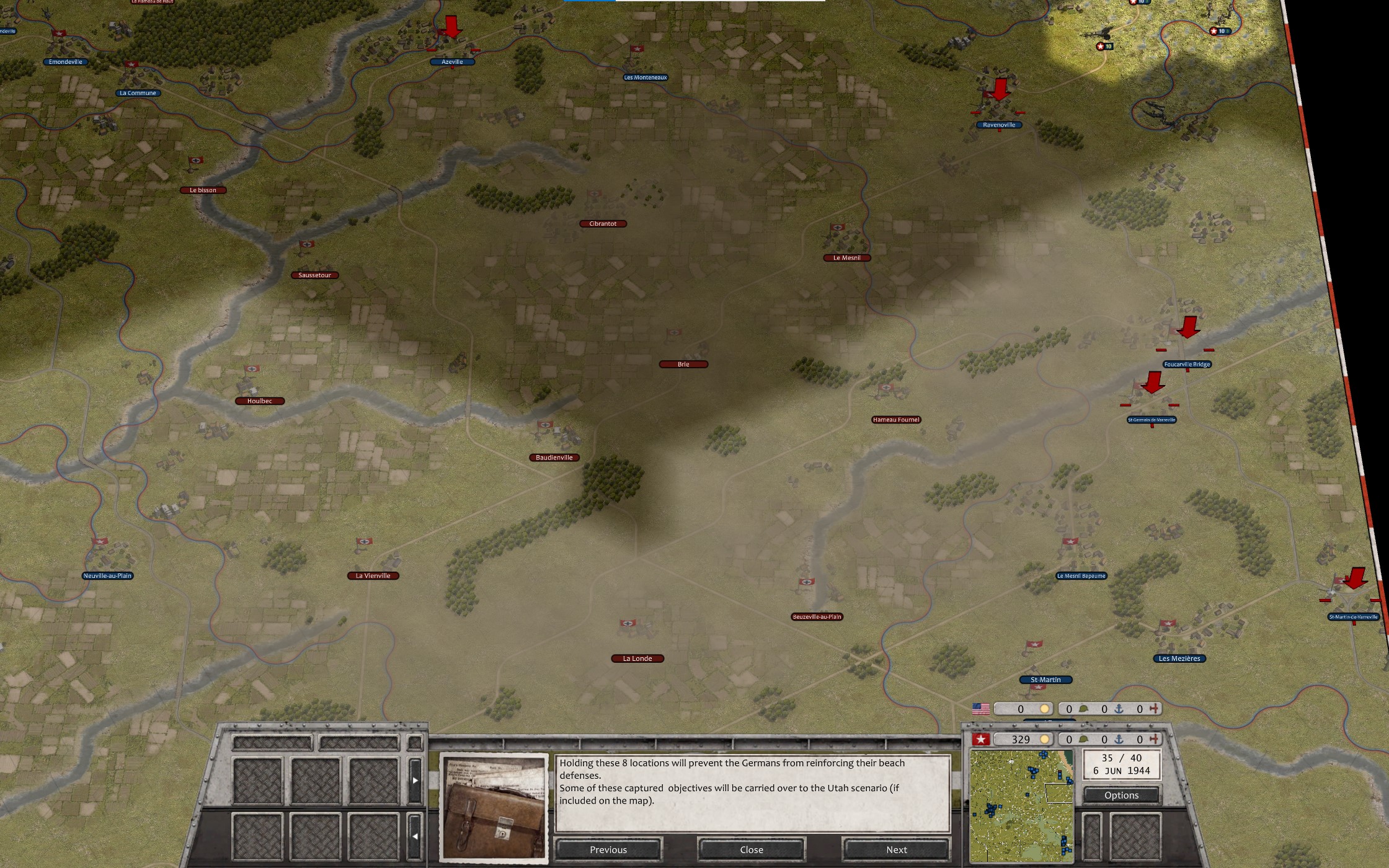This screenshot has width=1389, height=868.
Task: Click the yellow resource coin beside 329
Action: 1045,739
